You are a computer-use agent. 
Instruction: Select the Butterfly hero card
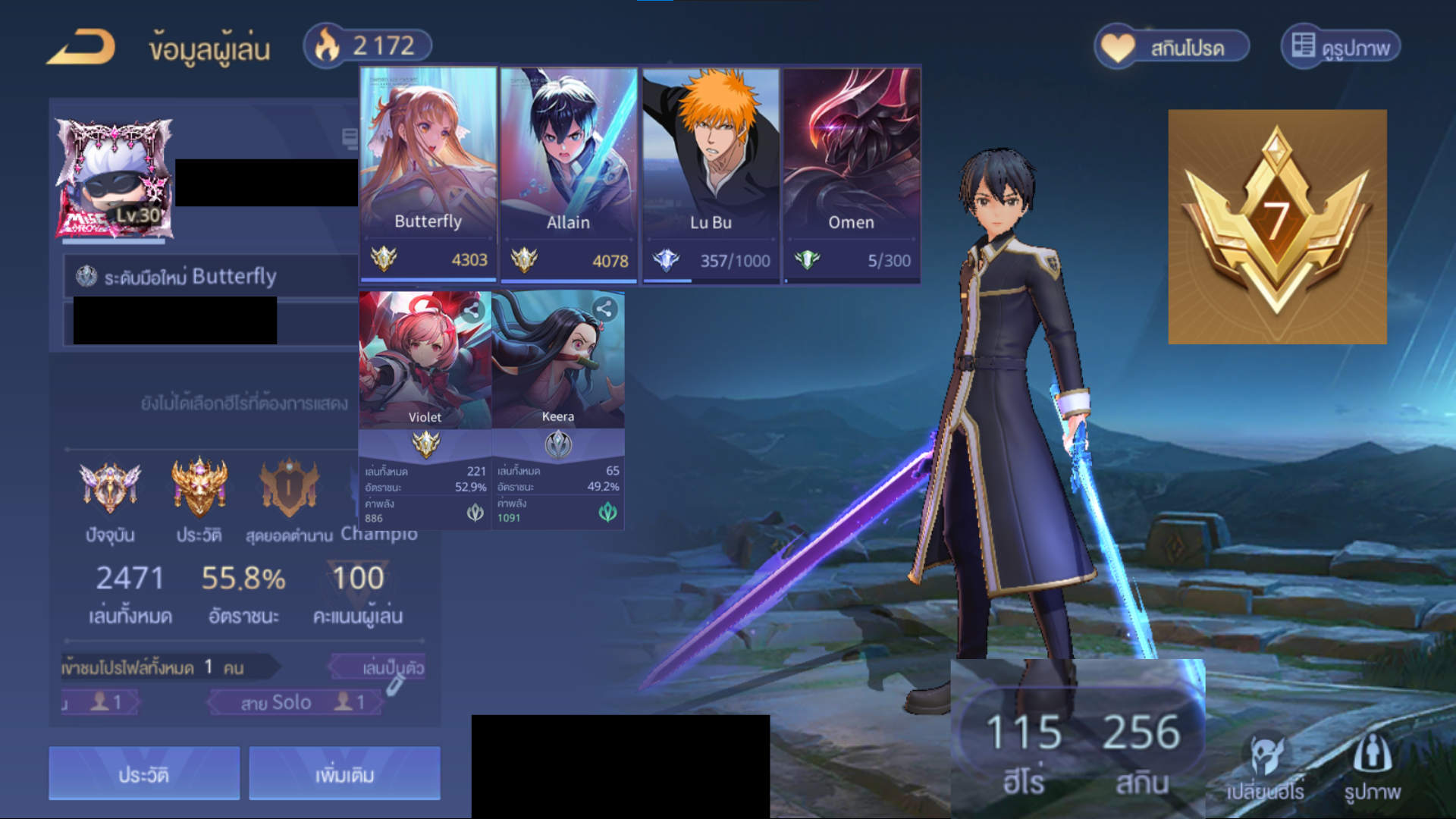point(428,174)
